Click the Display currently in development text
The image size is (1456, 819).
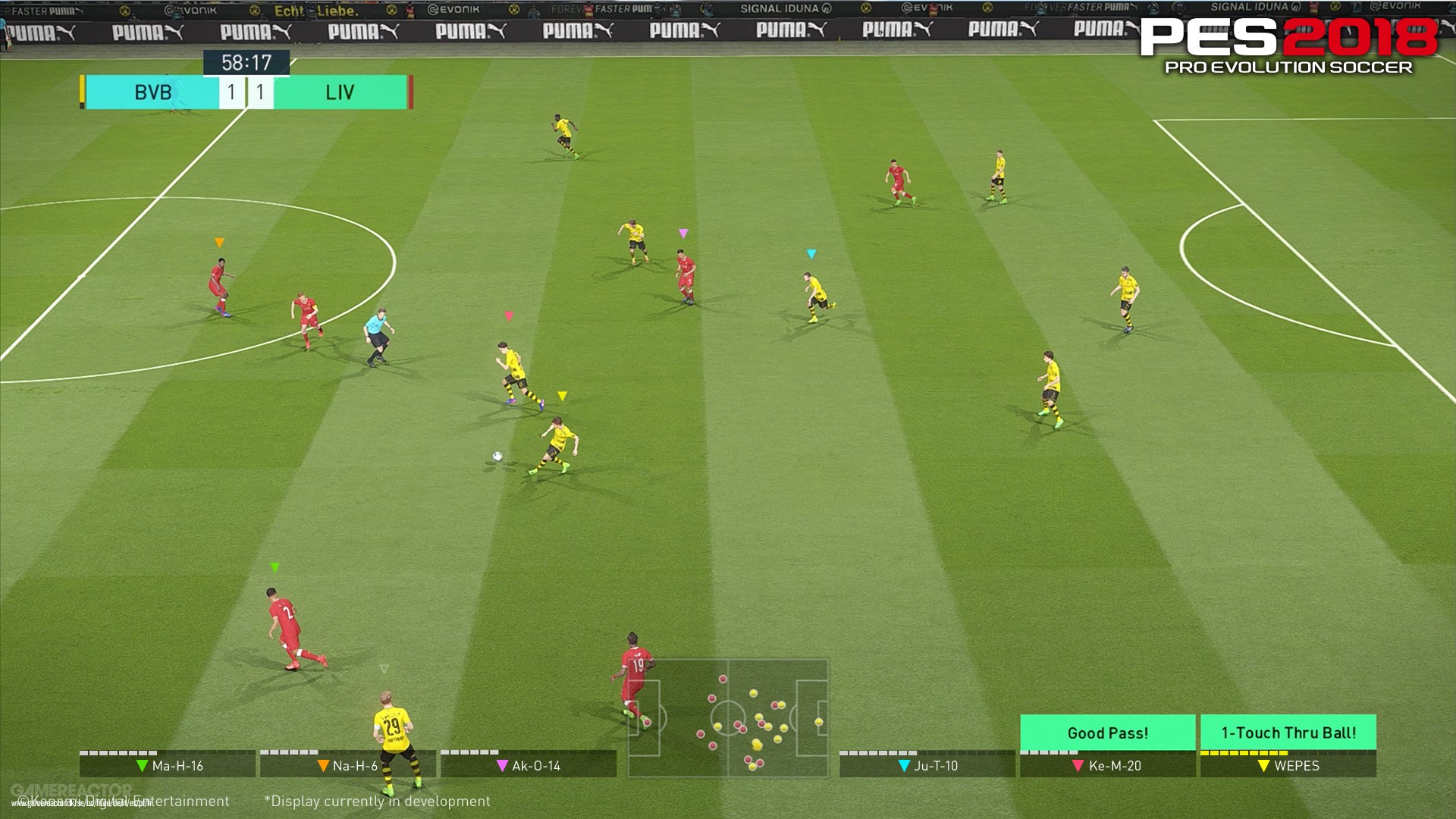pos(377,801)
